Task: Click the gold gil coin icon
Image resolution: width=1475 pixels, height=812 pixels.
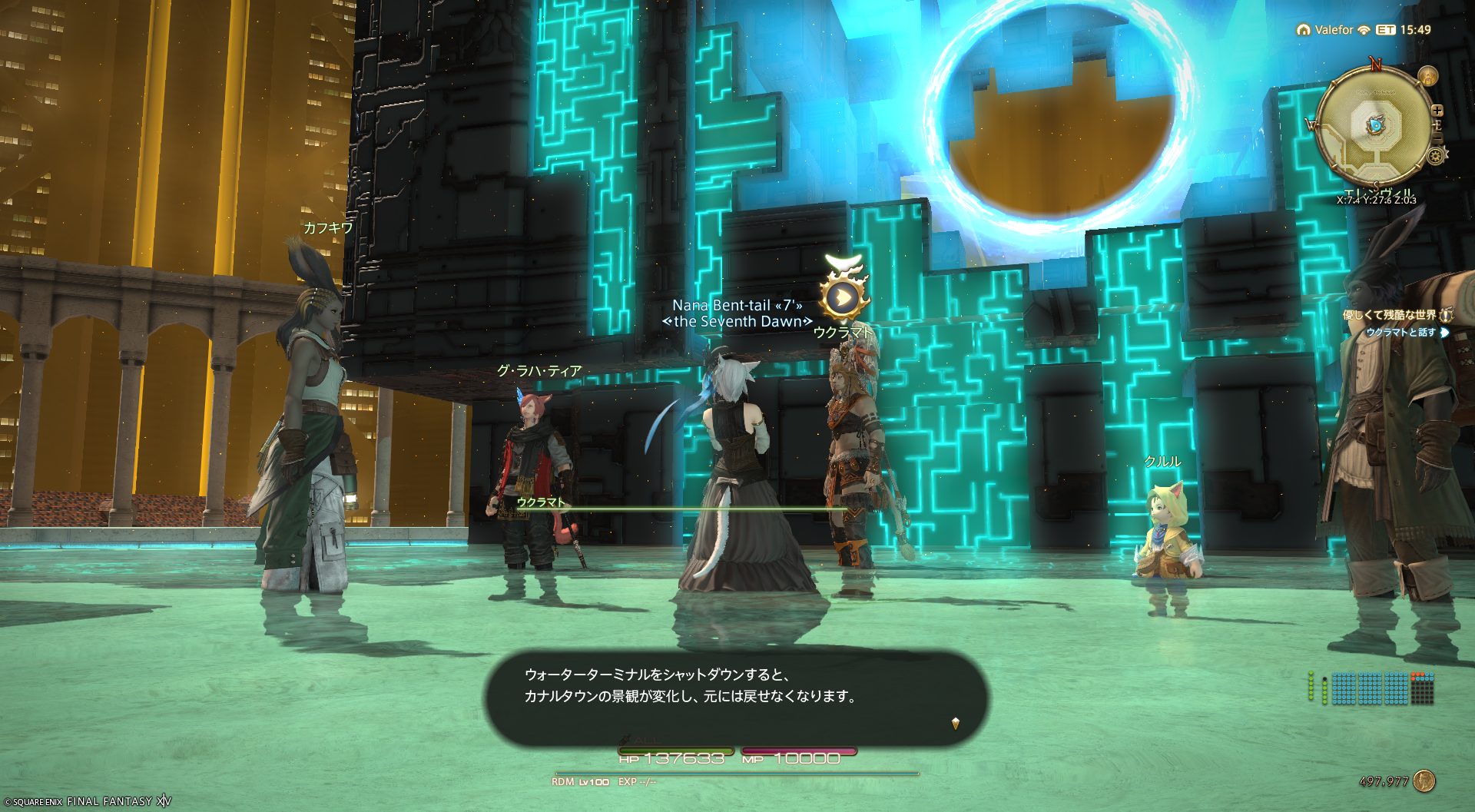Action: pos(1424,781)
